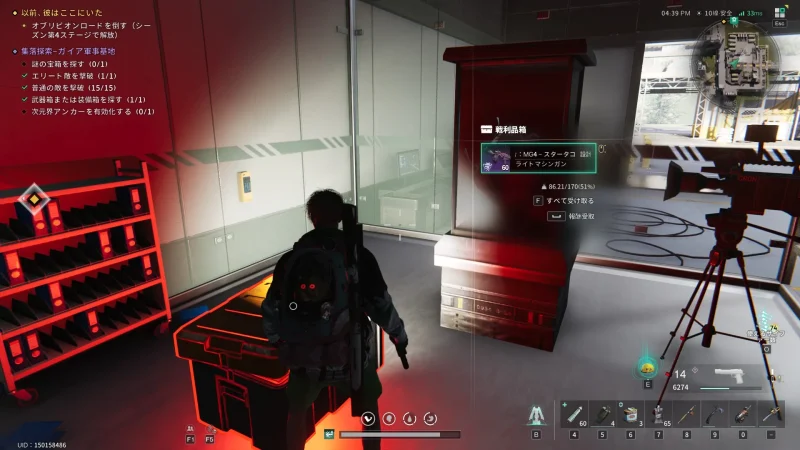800x450 pixels.
Task: Select the MG4 light machine gun loot item
Action: (x=540, y=158)
